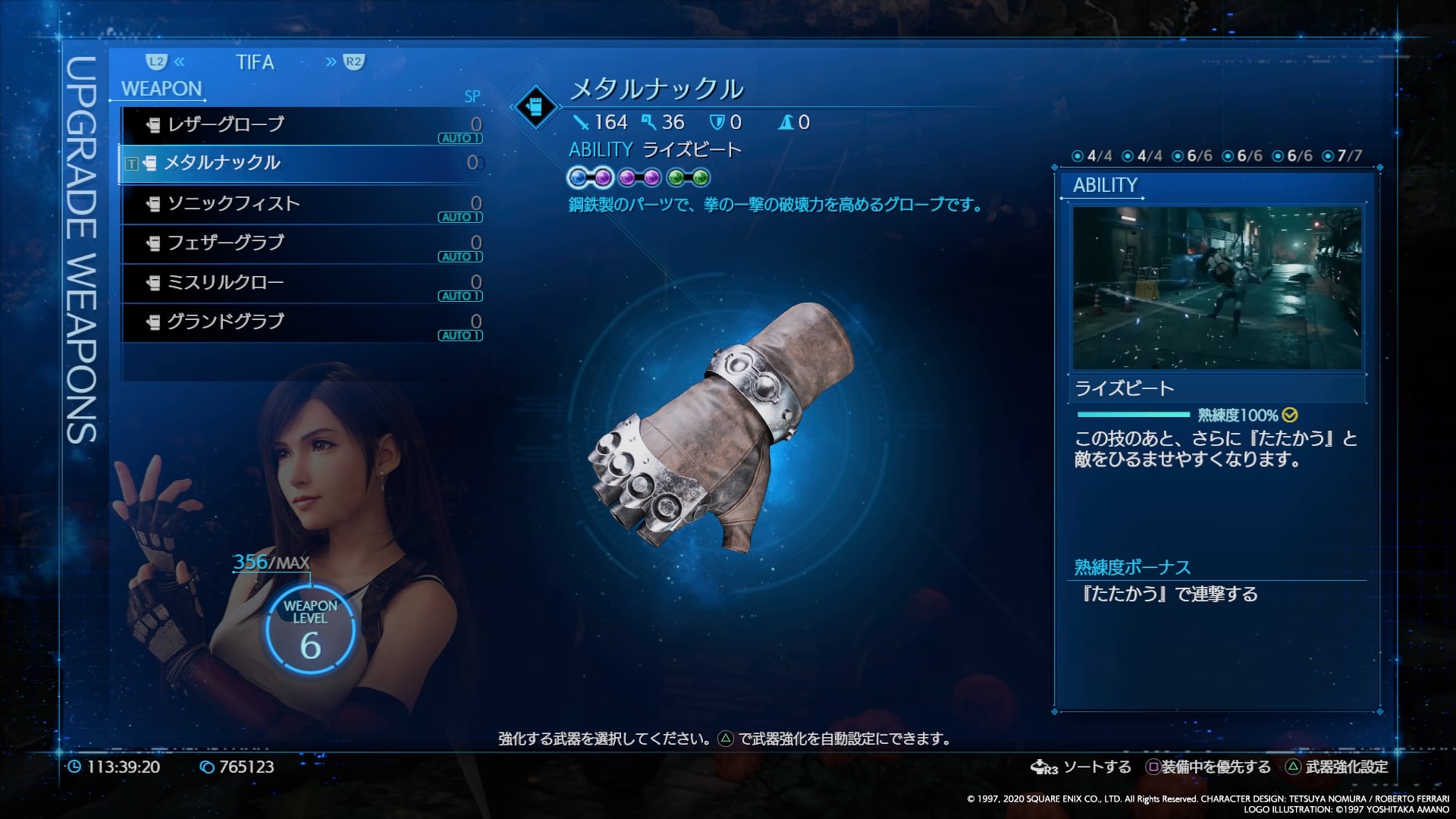Viewport: 1456px width, 819px height.
Task: Open 武器強化設定 upgrade settings
Action: coord(1338,767)
